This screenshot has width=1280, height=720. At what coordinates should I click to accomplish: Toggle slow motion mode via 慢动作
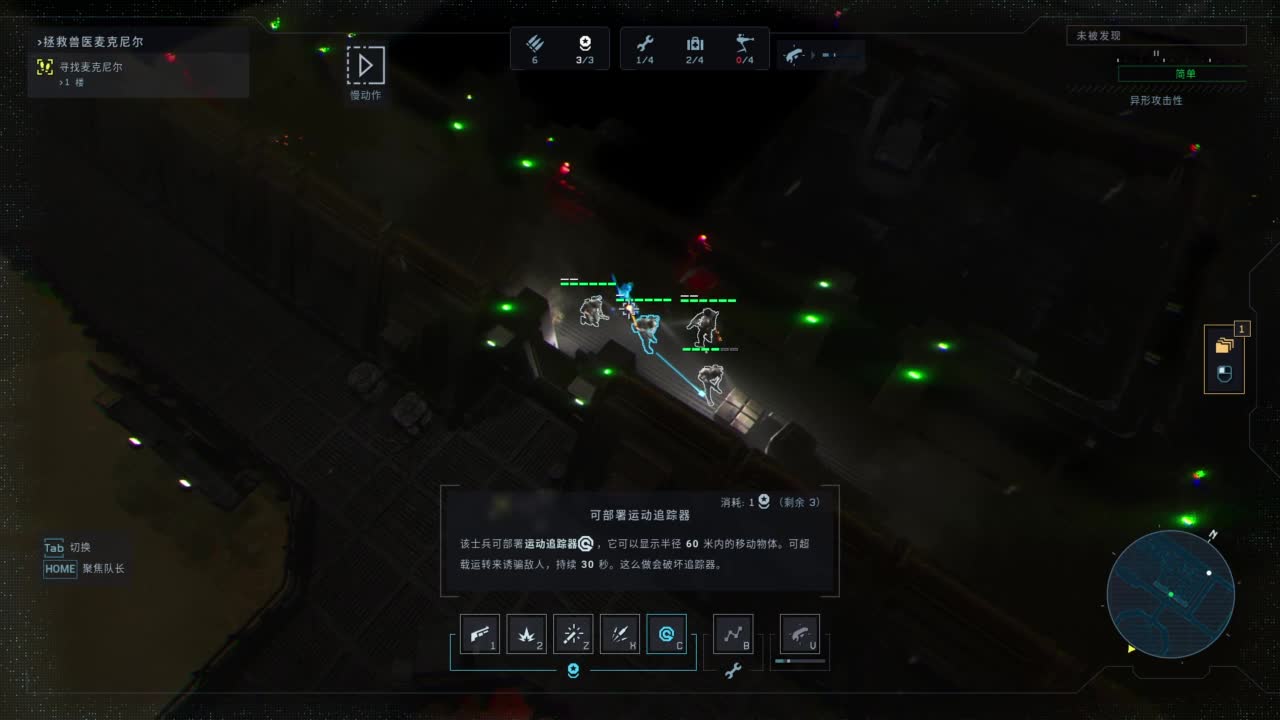click(365, 68)
